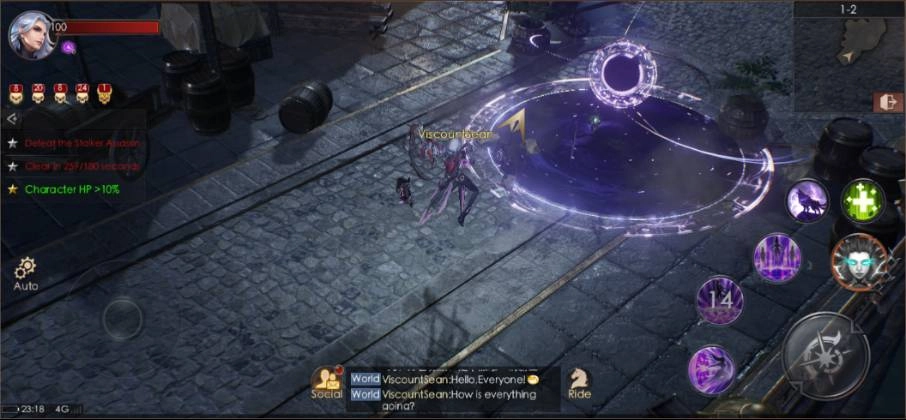Activate the purple slash skill at bottom

(711, 368)
